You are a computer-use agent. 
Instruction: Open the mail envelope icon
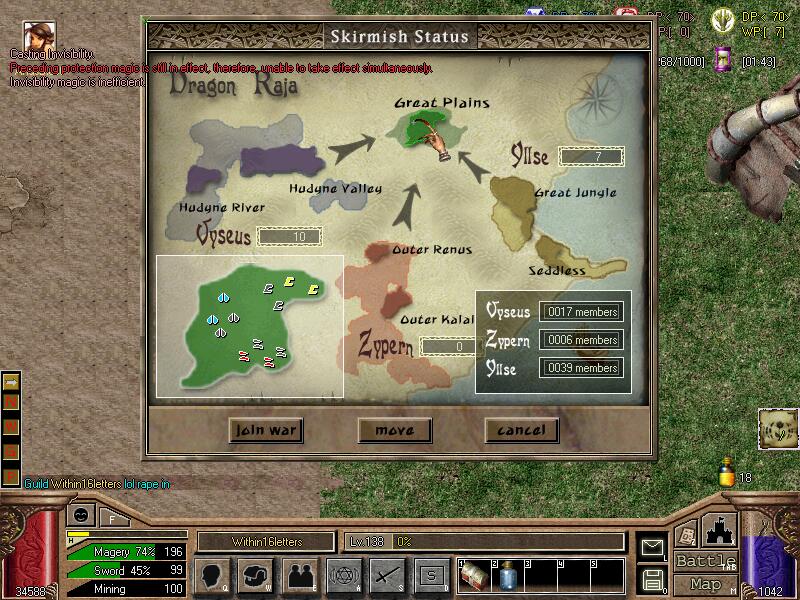tap(653, 547)
